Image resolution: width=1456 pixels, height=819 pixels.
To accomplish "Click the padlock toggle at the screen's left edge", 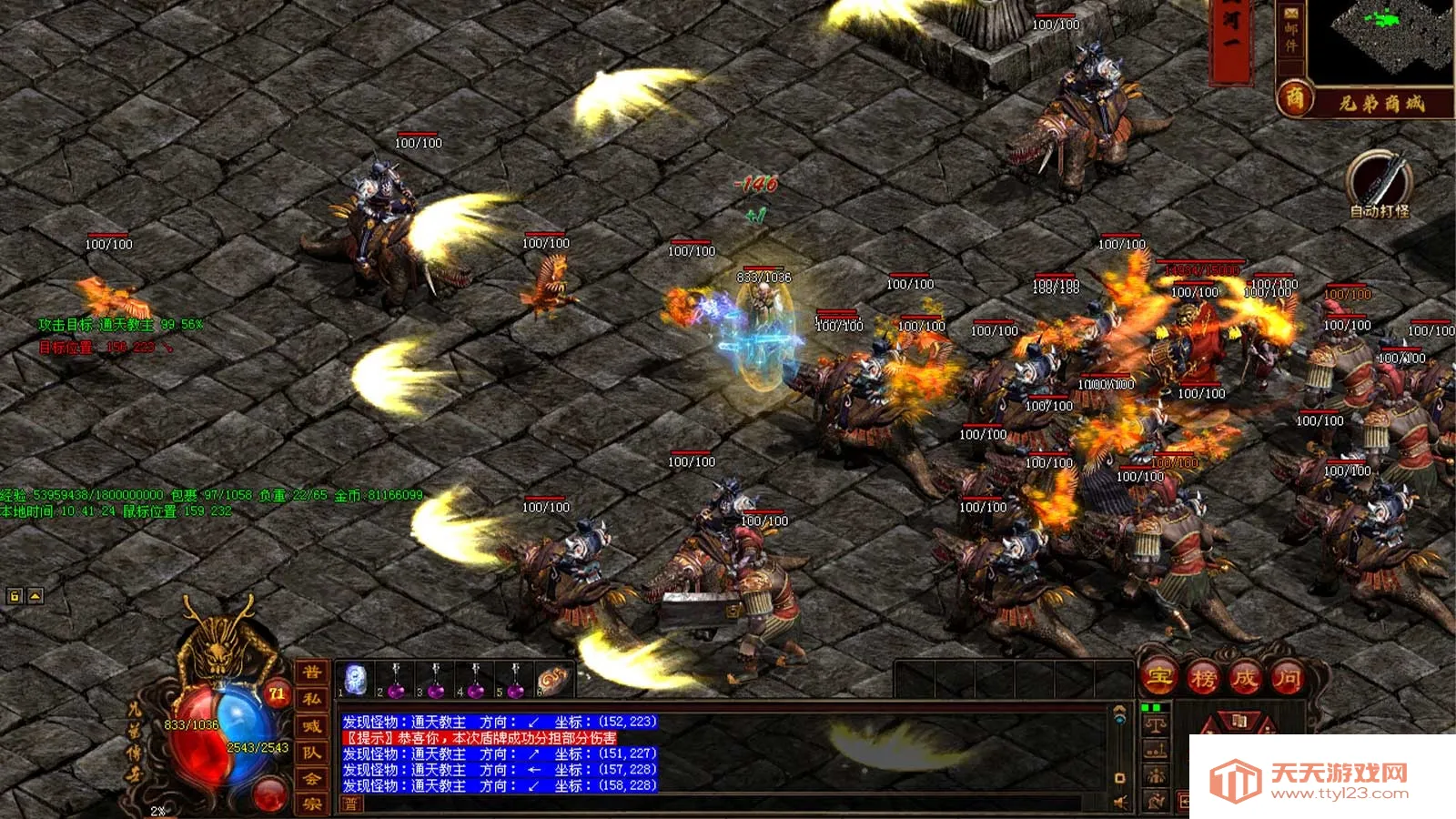I will pos(14,596).
